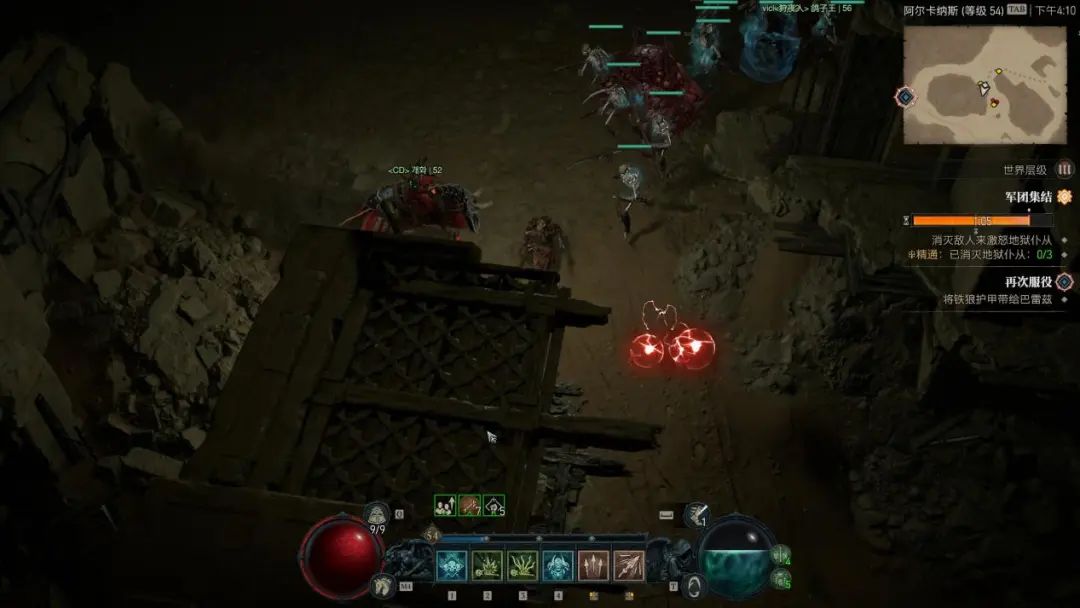Select the party members buff icon
1080x608 pixels.
click(x=445, y=506)
